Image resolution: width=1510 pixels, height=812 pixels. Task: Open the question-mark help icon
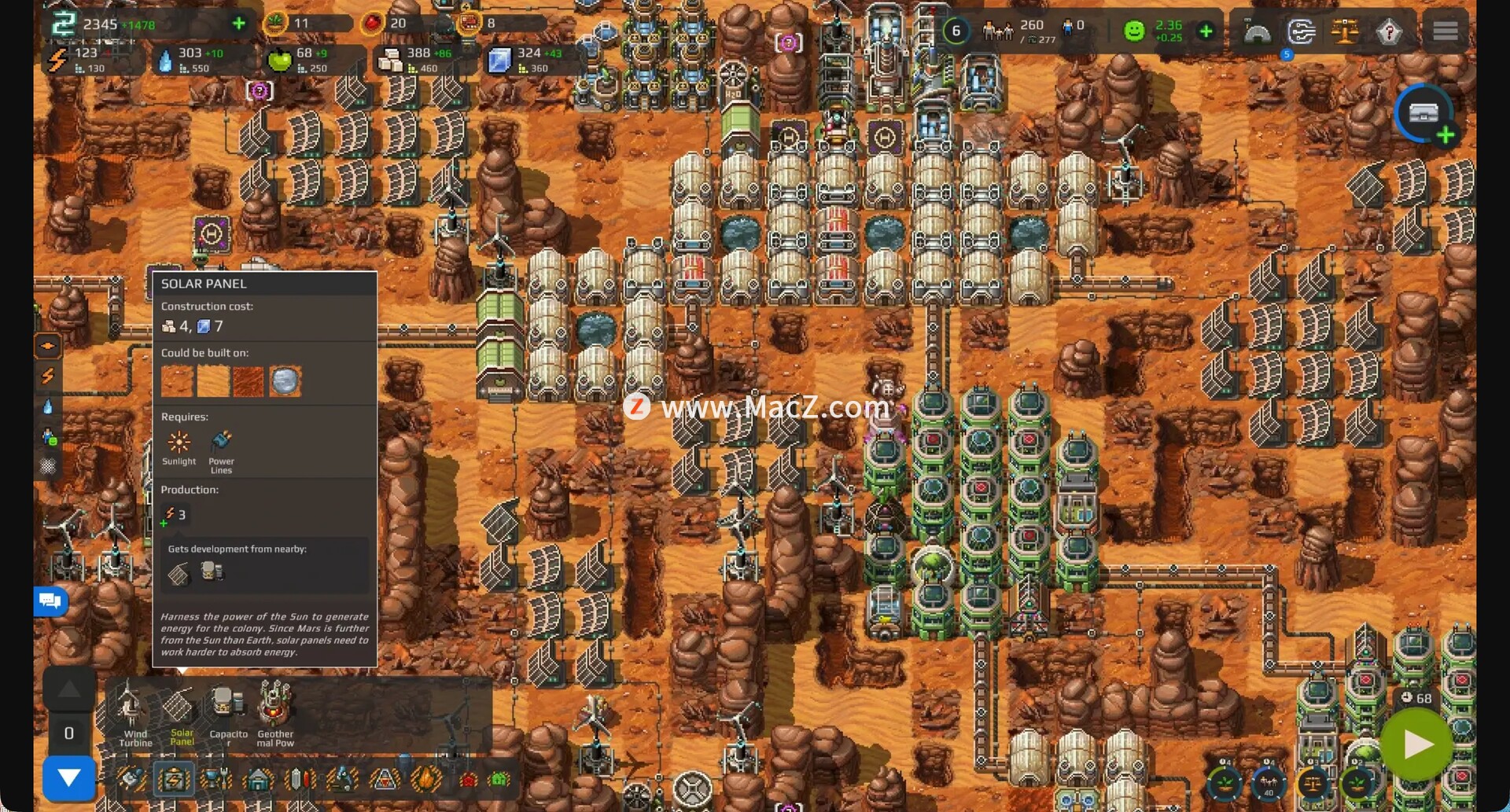tap(1389, 32)
